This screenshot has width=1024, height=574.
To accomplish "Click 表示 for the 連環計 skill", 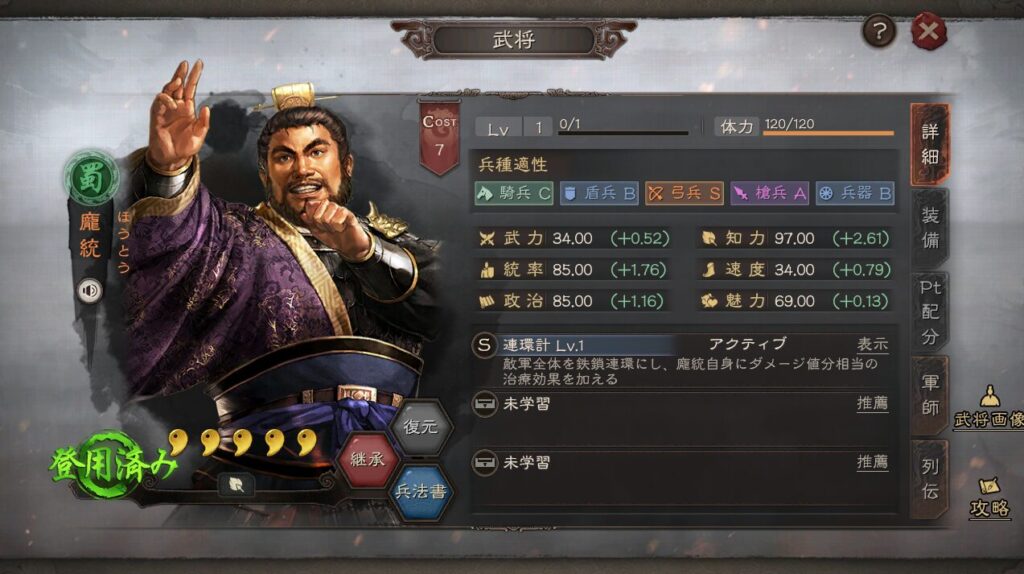I will [x=872, y=344].
